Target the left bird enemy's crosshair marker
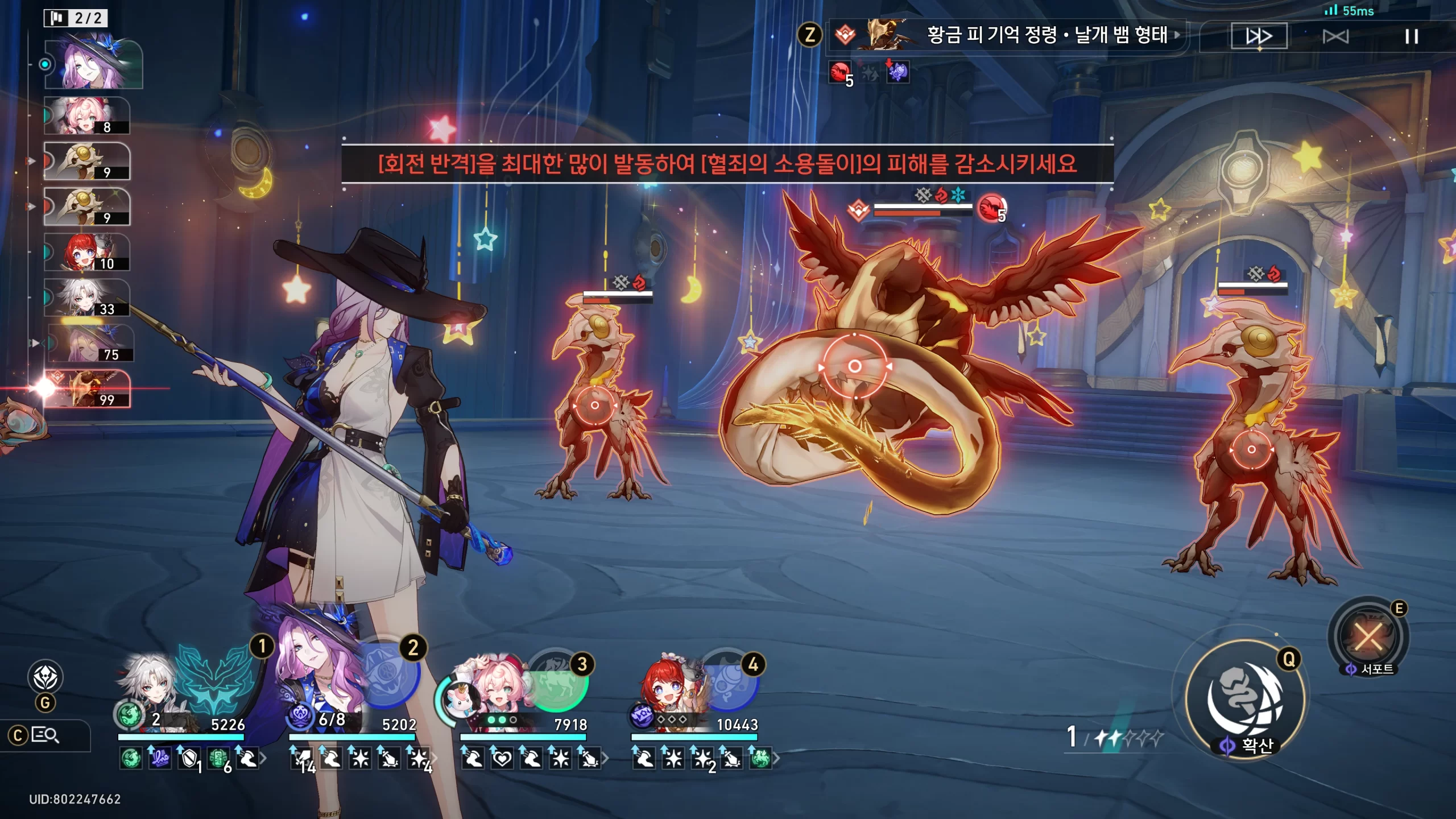Image resolution: width=1456 pixels, height=819 pixels. click(594, 406)
